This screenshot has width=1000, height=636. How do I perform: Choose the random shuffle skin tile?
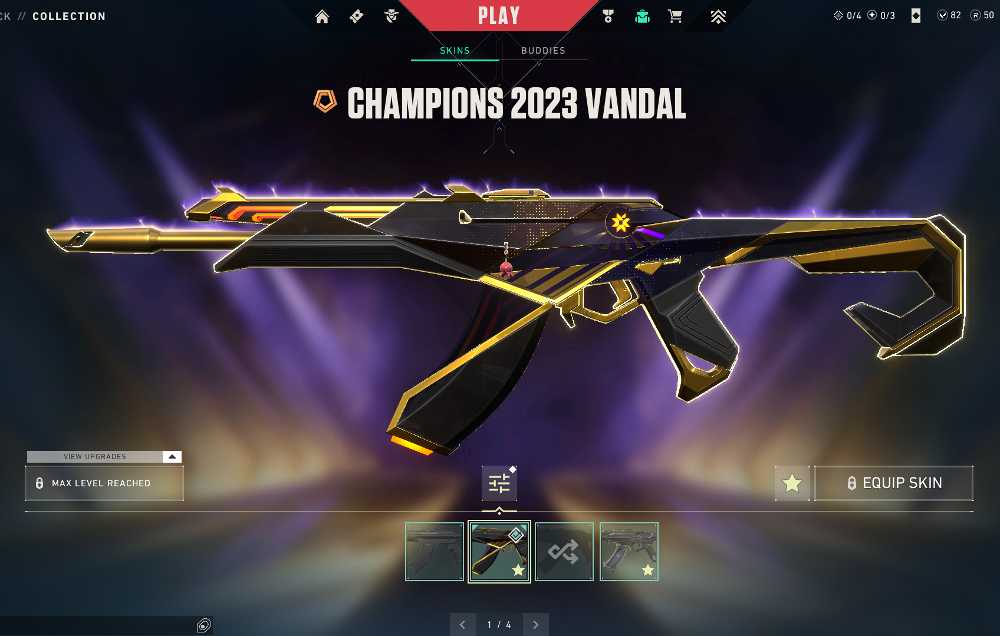click(564, 551)
